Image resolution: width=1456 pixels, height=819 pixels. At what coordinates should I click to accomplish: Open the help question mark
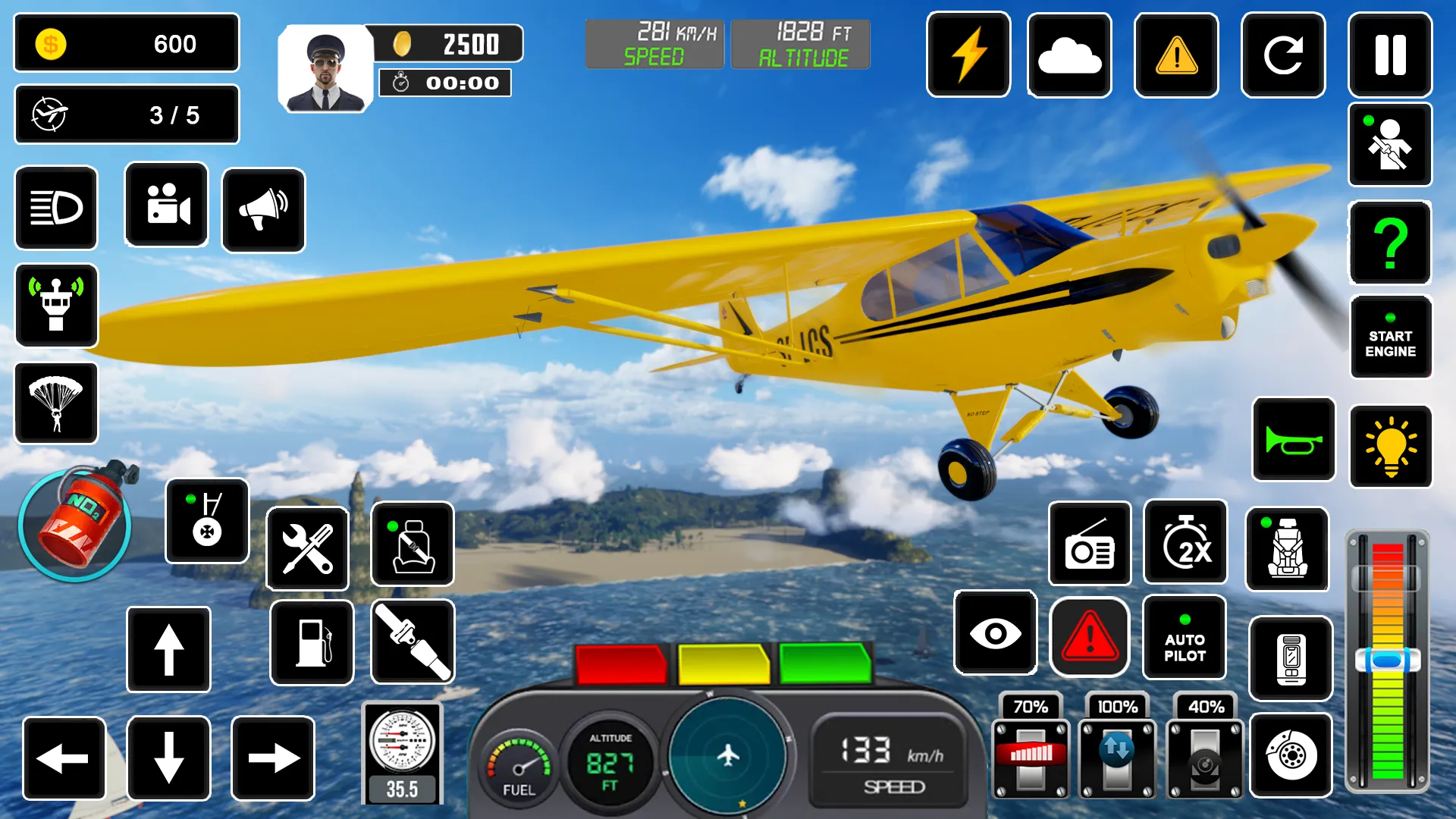click(x=1390, y=243)
